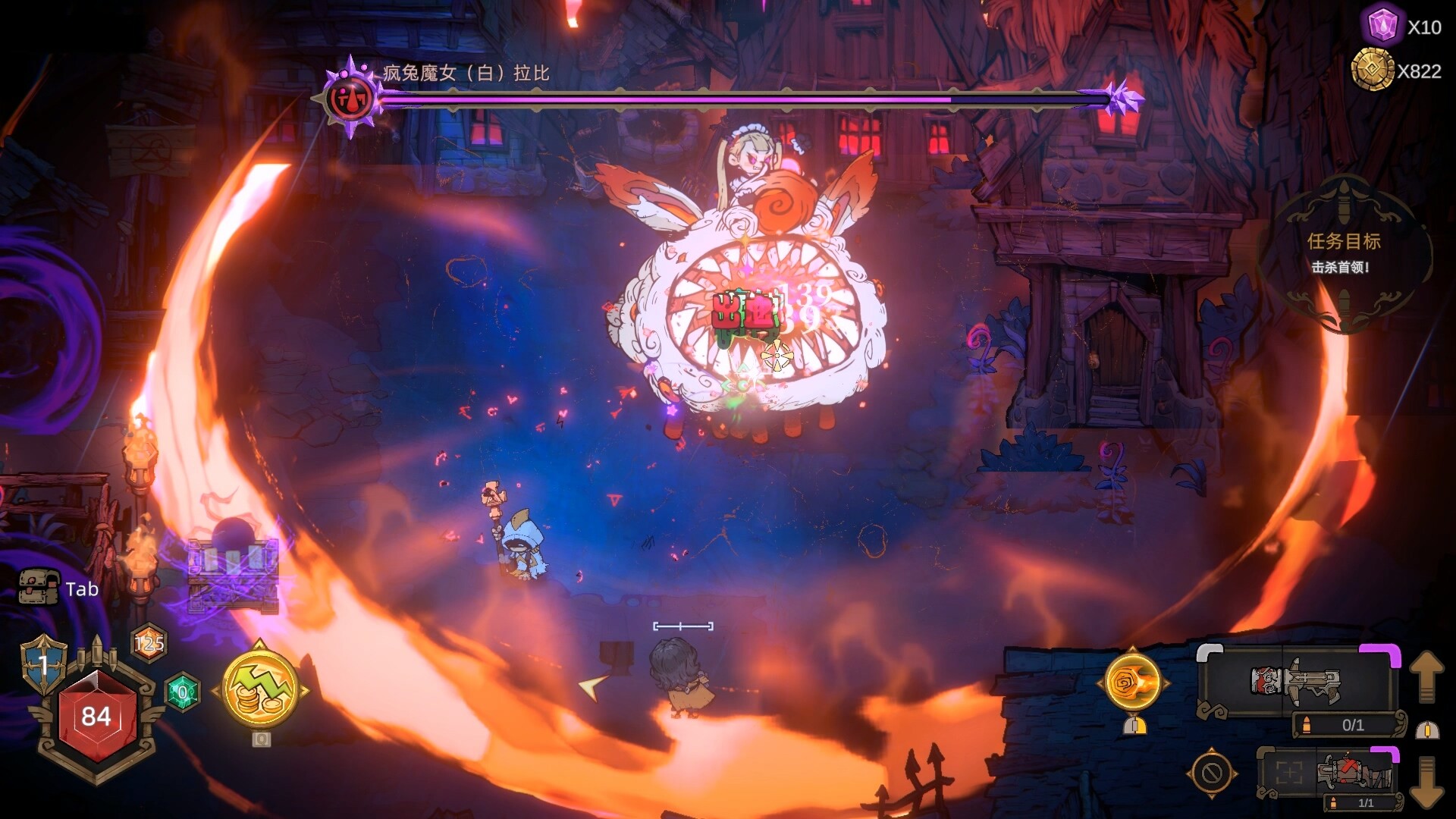Click the upward weapon swap arrow

1426,675
